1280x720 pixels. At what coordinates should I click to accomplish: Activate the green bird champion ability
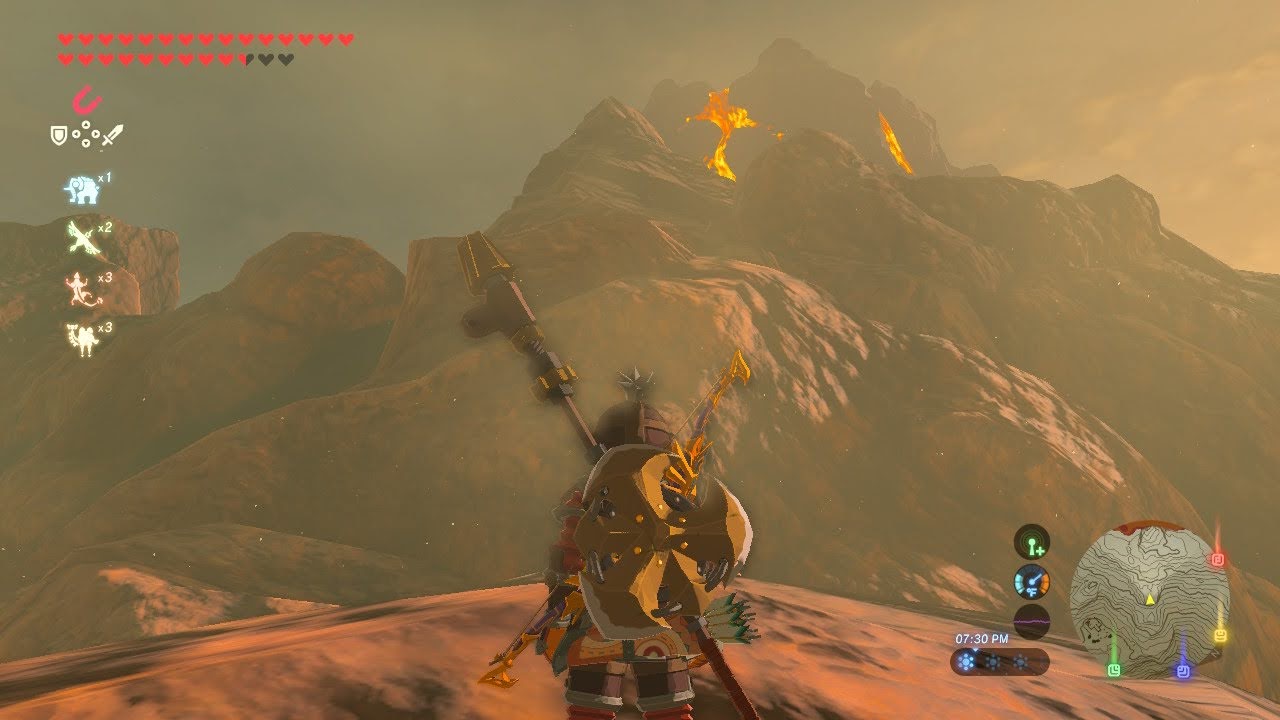81,238
